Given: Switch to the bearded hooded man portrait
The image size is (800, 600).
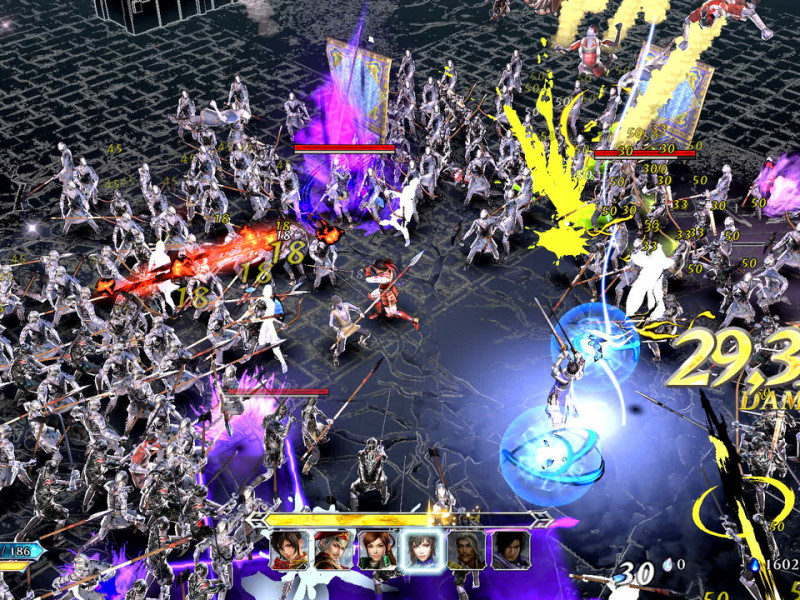Looking at the screenshot, I should [x=466, y=550].
